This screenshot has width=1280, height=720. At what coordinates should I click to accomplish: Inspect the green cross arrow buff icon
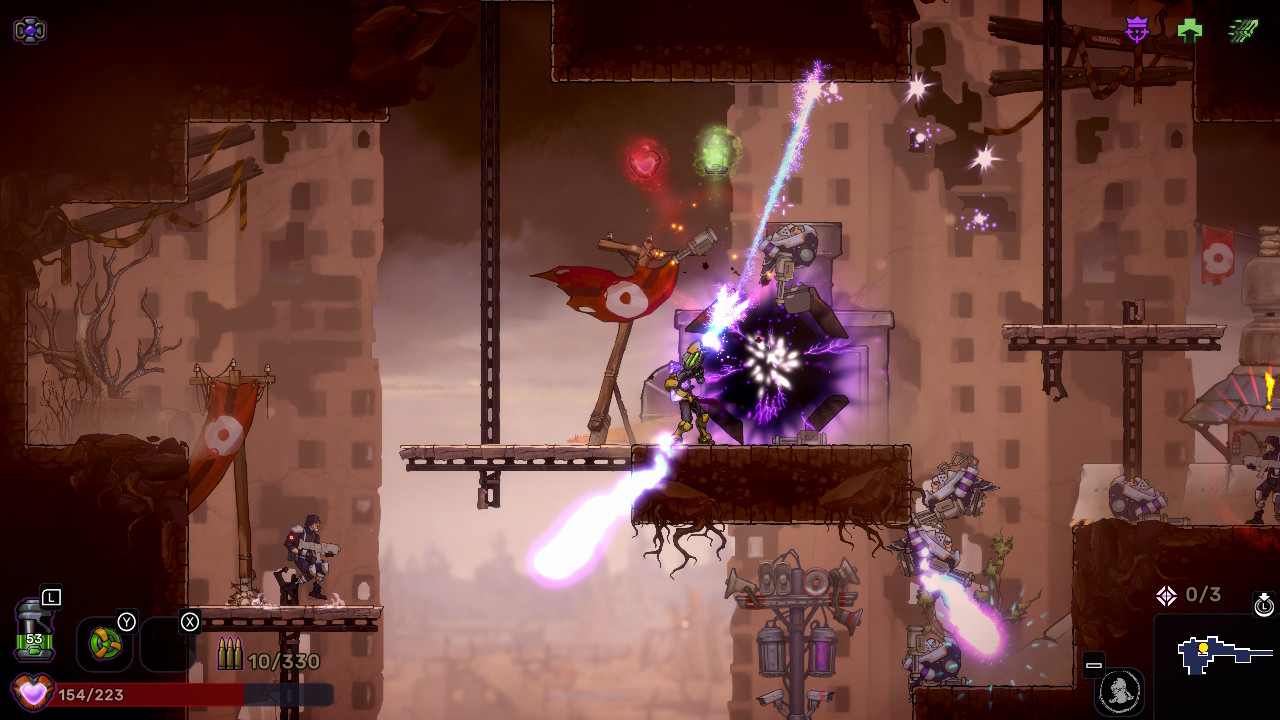click(1190, 30)
